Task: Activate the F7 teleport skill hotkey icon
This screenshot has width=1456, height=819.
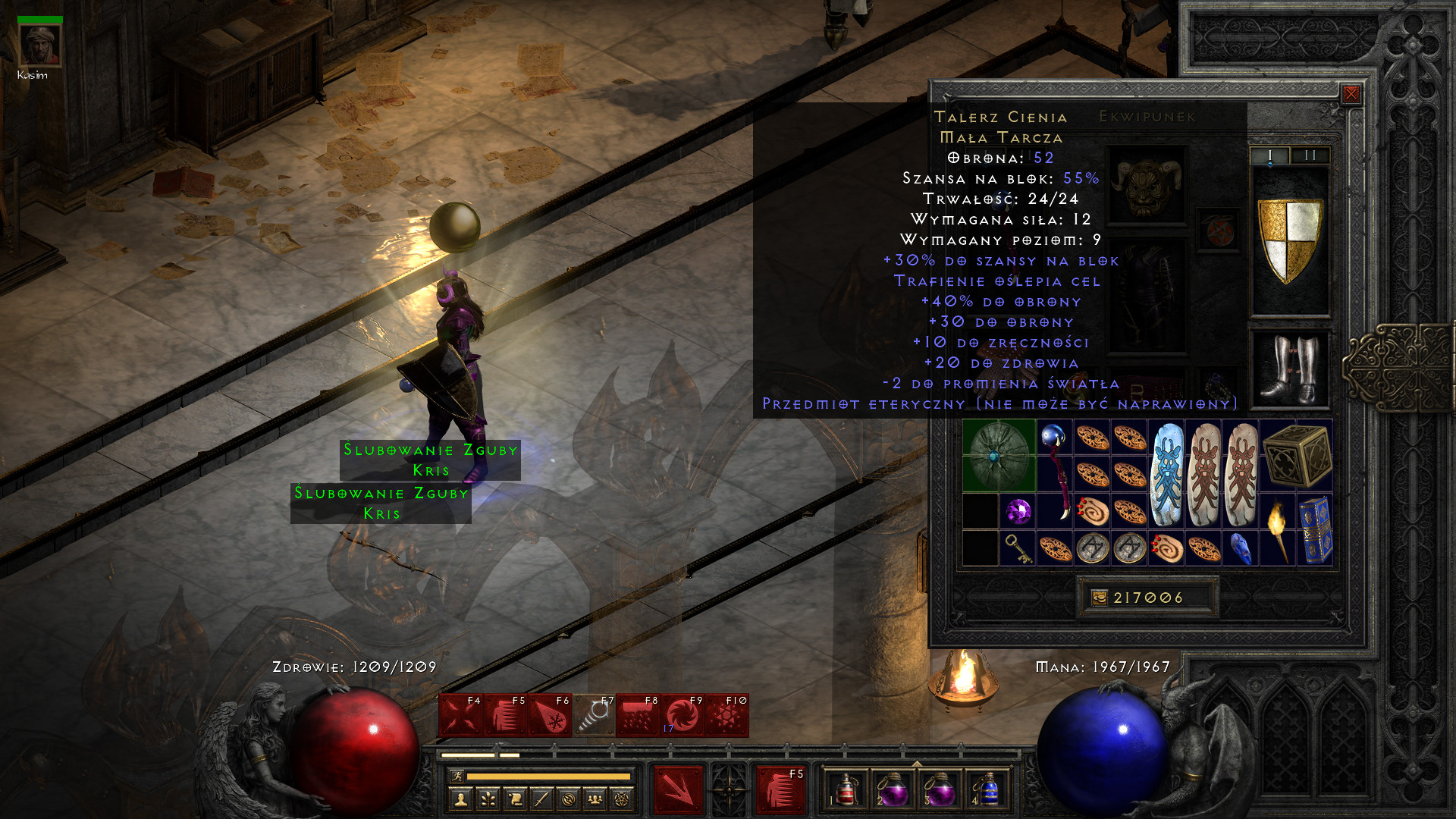Action: (594, 716)
